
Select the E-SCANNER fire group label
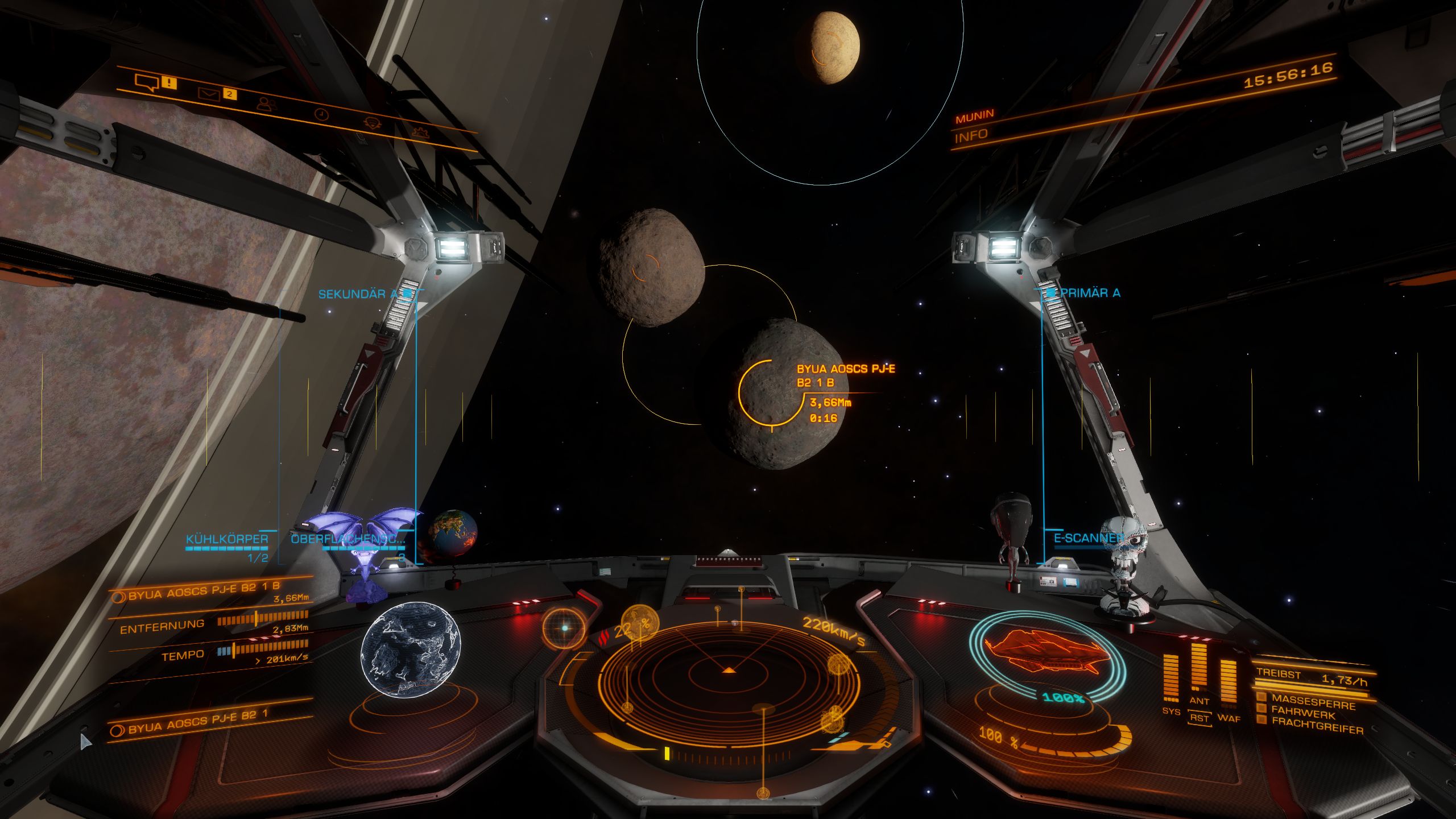[1088, 538]
